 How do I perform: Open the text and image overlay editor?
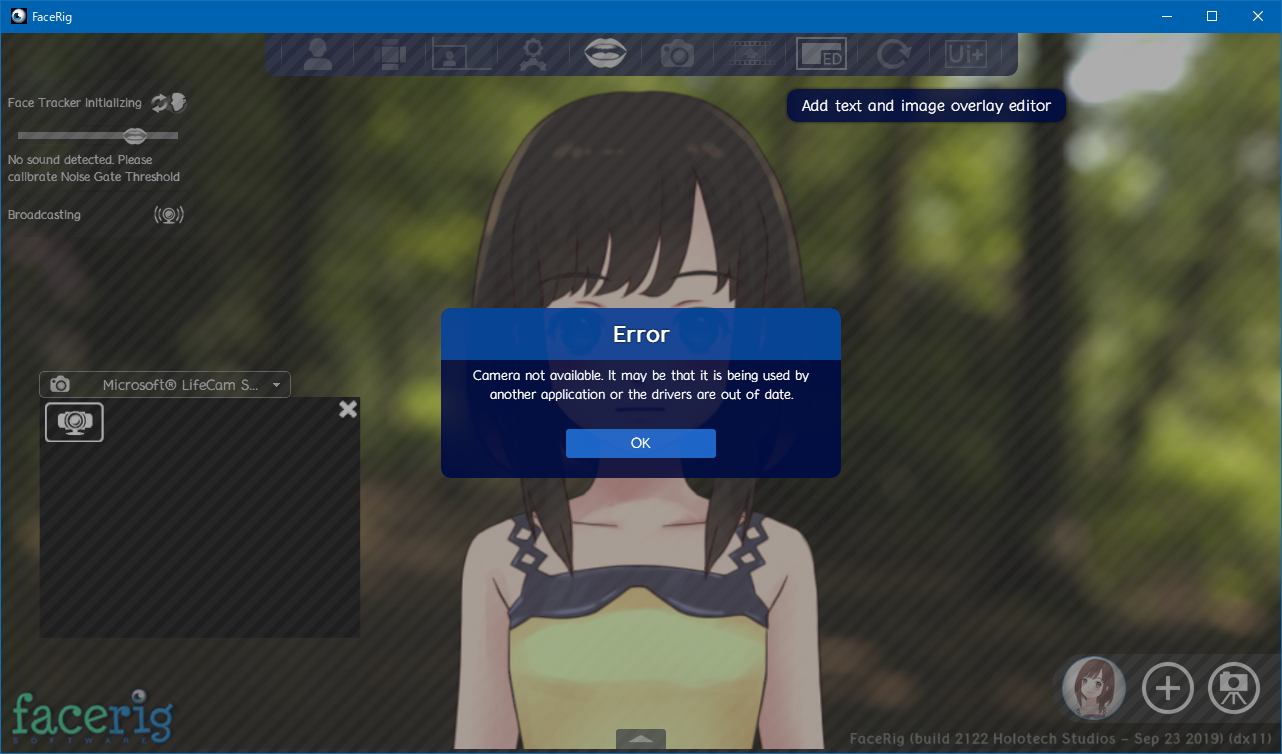[x=821, y=54]
